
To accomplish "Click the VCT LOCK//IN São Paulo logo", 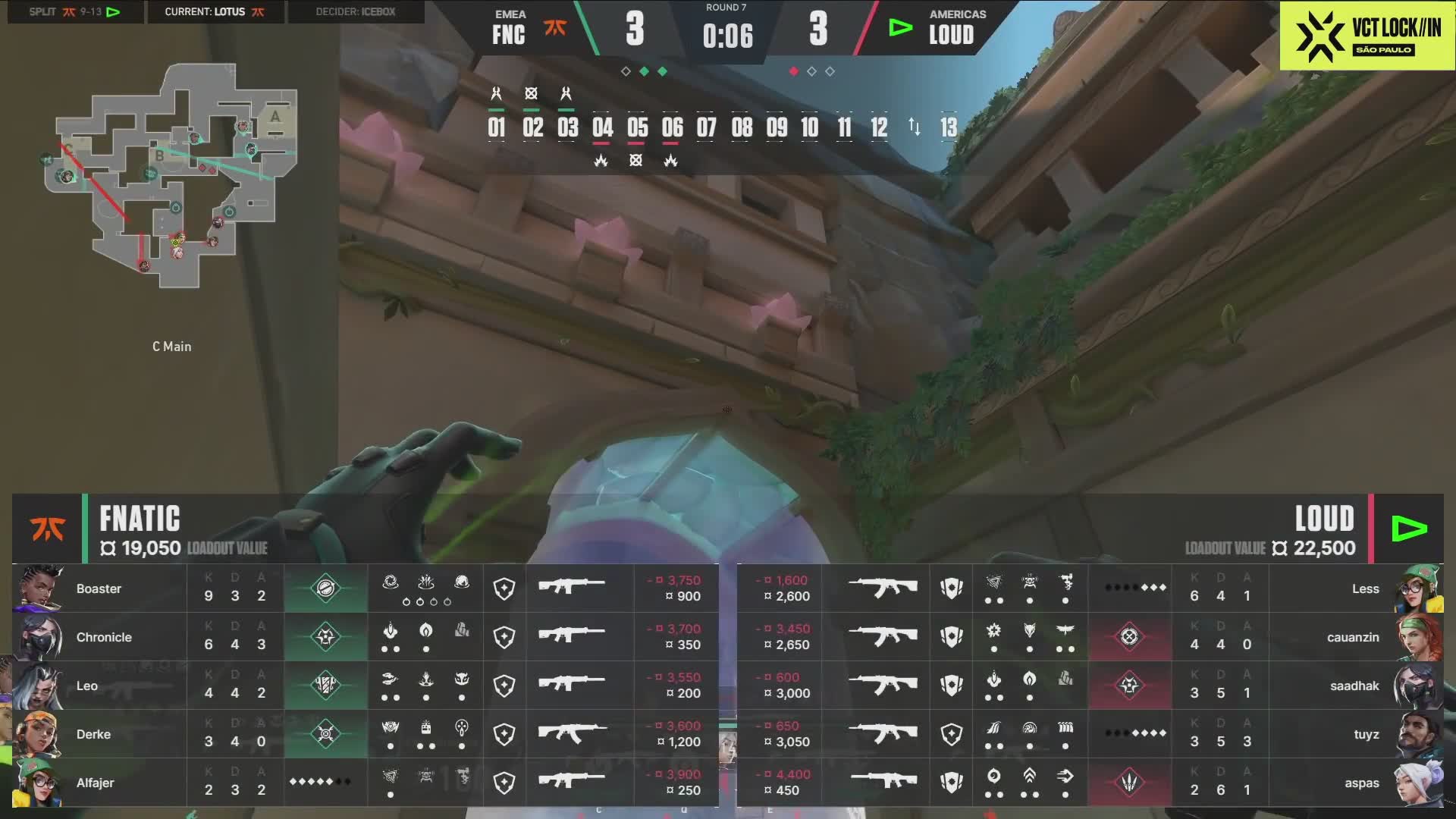I will pos(1367,36).
